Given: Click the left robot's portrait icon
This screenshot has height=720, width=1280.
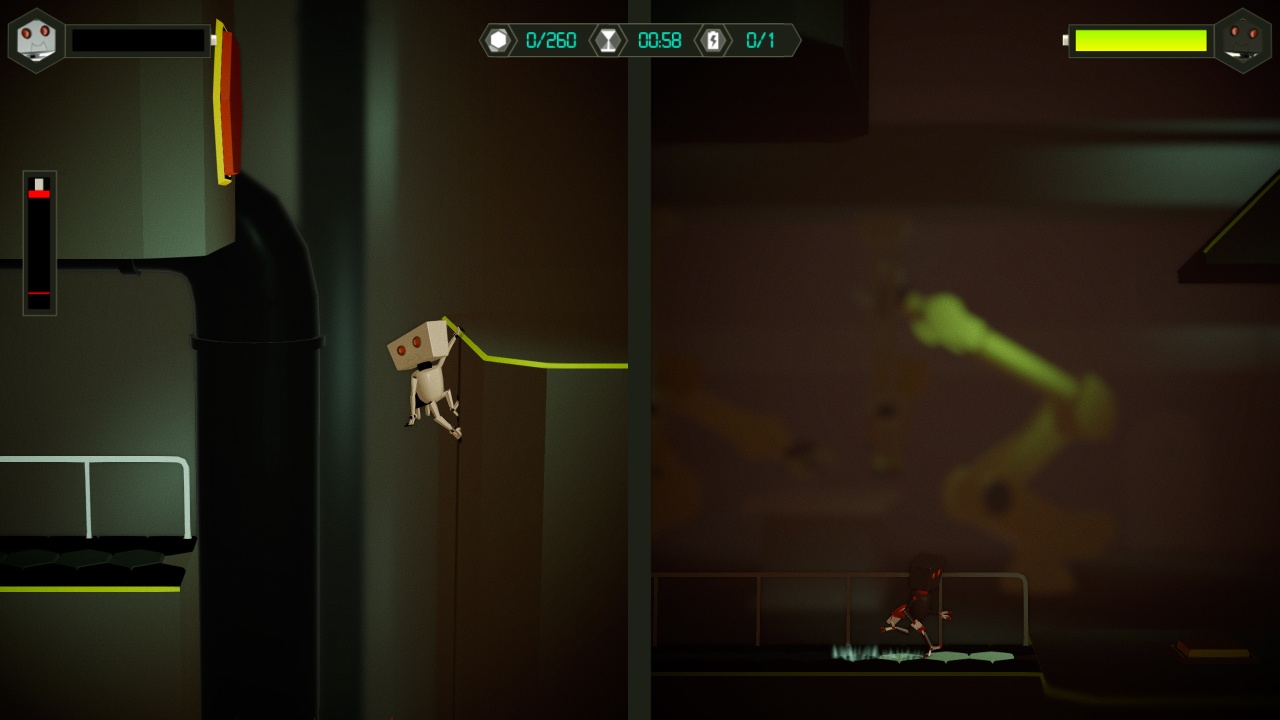Looking at the screenshot, I should pyautogui.click(x=35, y=40).
